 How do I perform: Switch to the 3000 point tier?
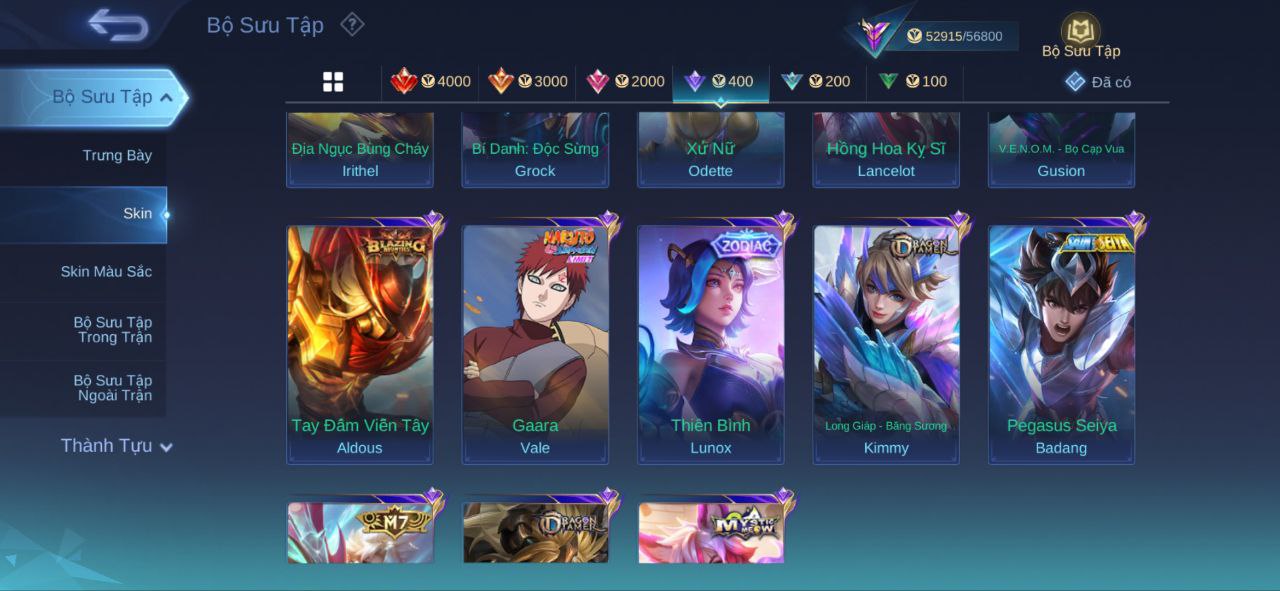[528, 82]
